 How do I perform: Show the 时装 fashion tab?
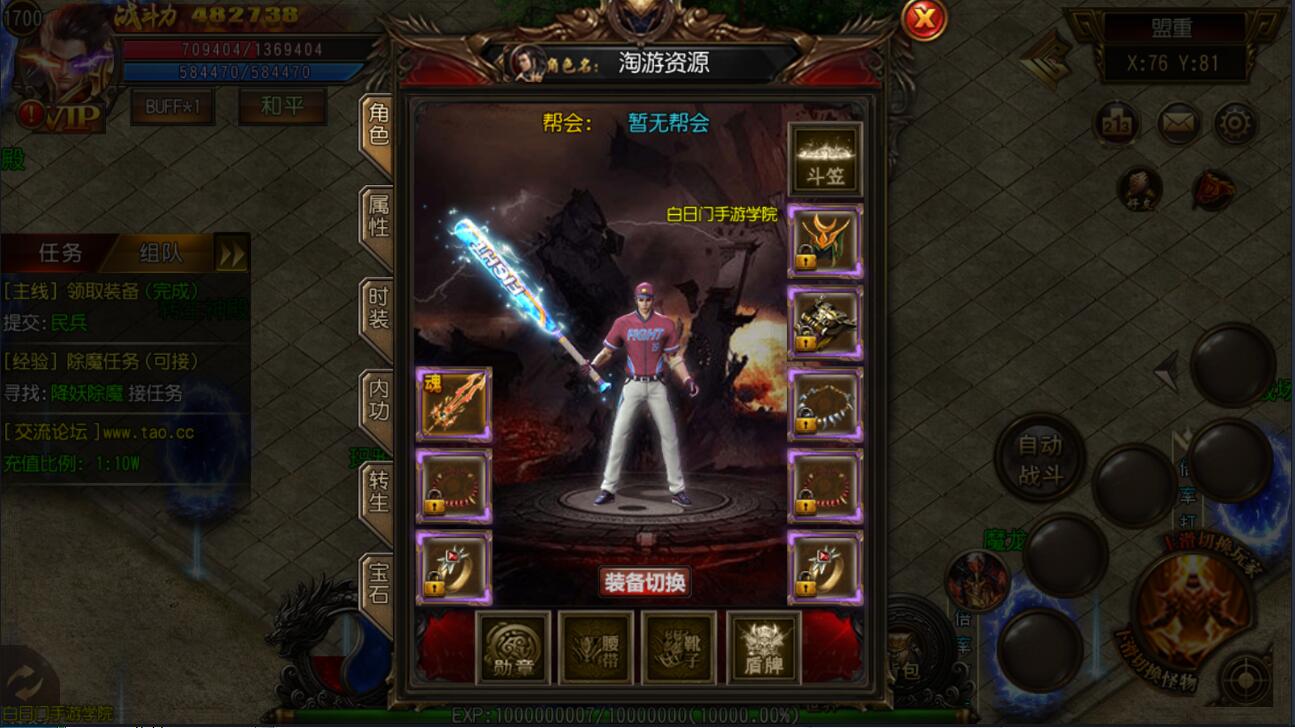(x=379, y=308)
